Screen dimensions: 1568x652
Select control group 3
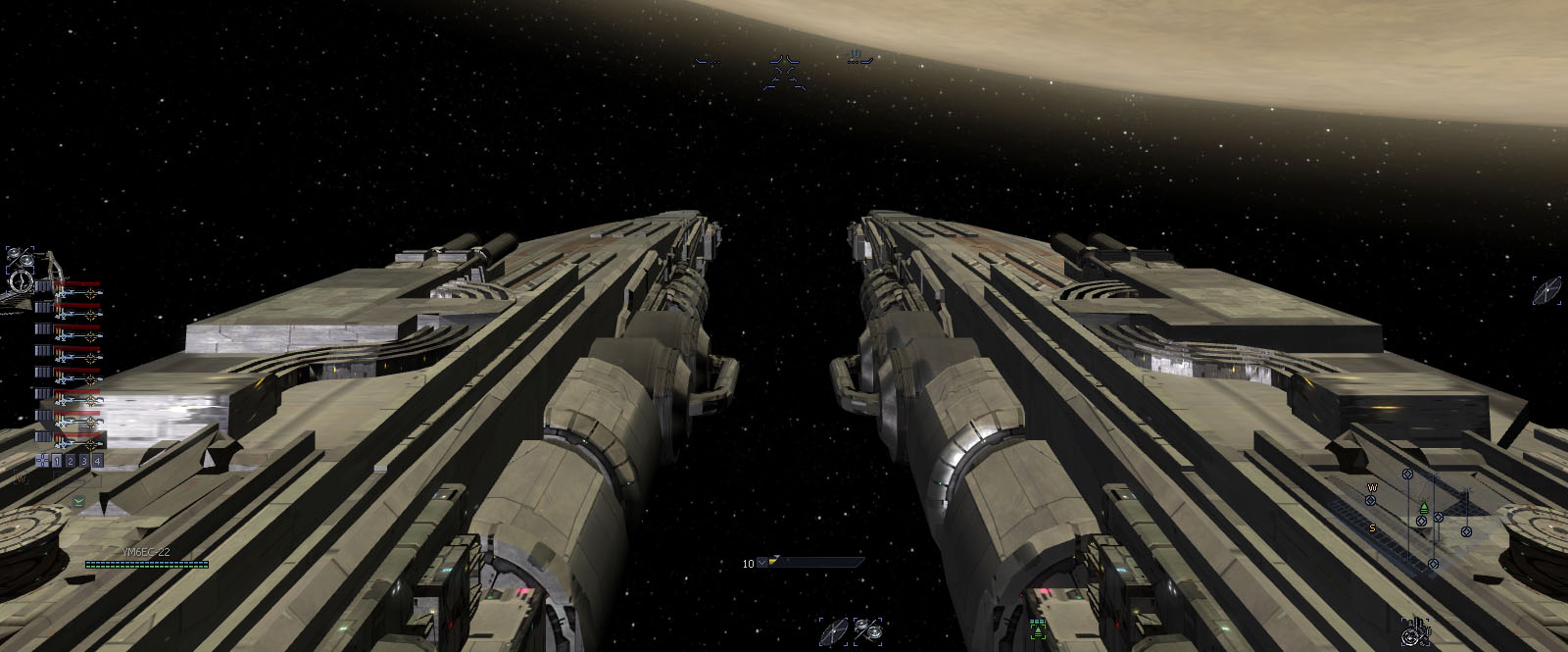[x=84, y=461]
